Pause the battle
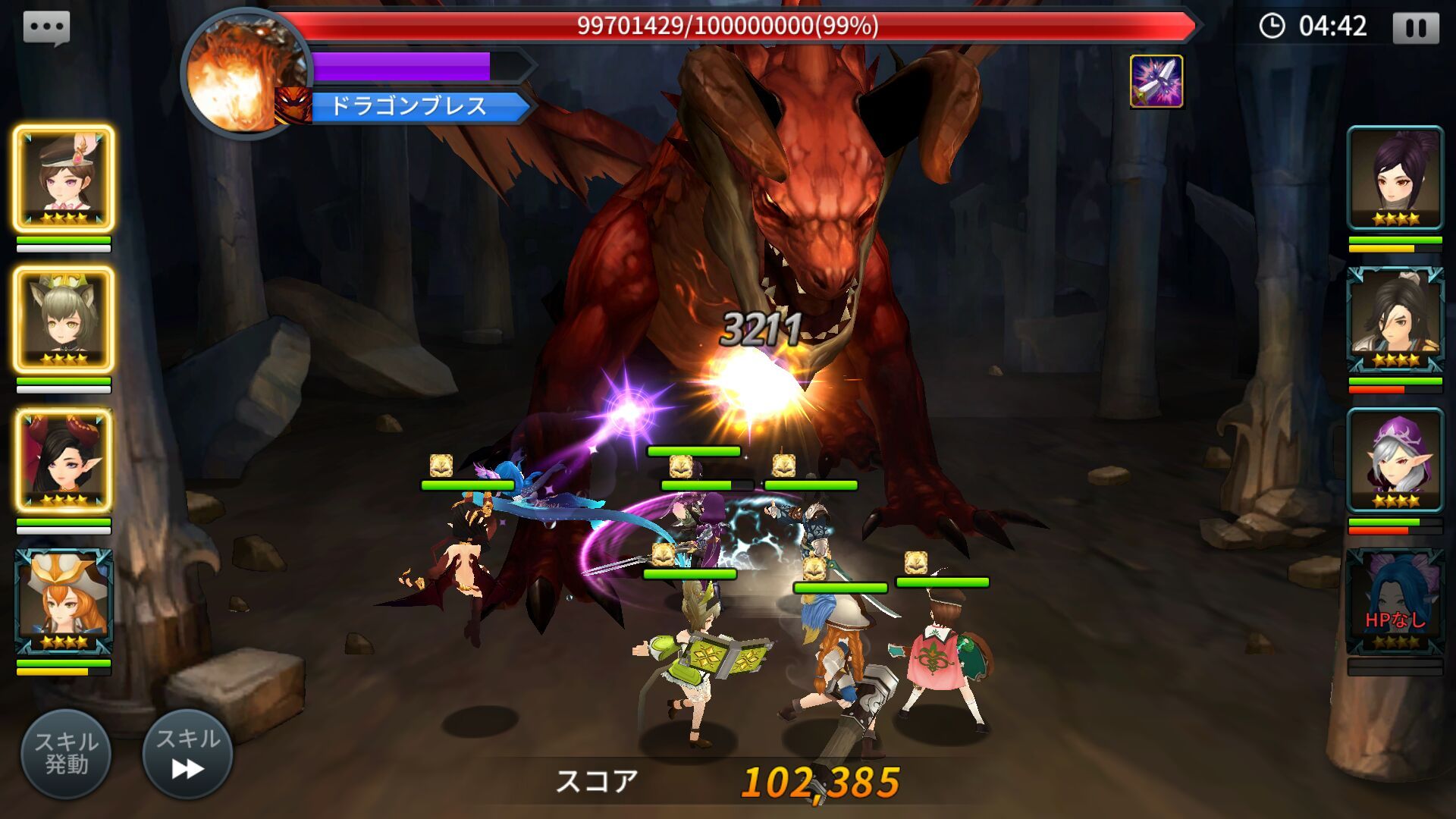 tap(1415, 28)
